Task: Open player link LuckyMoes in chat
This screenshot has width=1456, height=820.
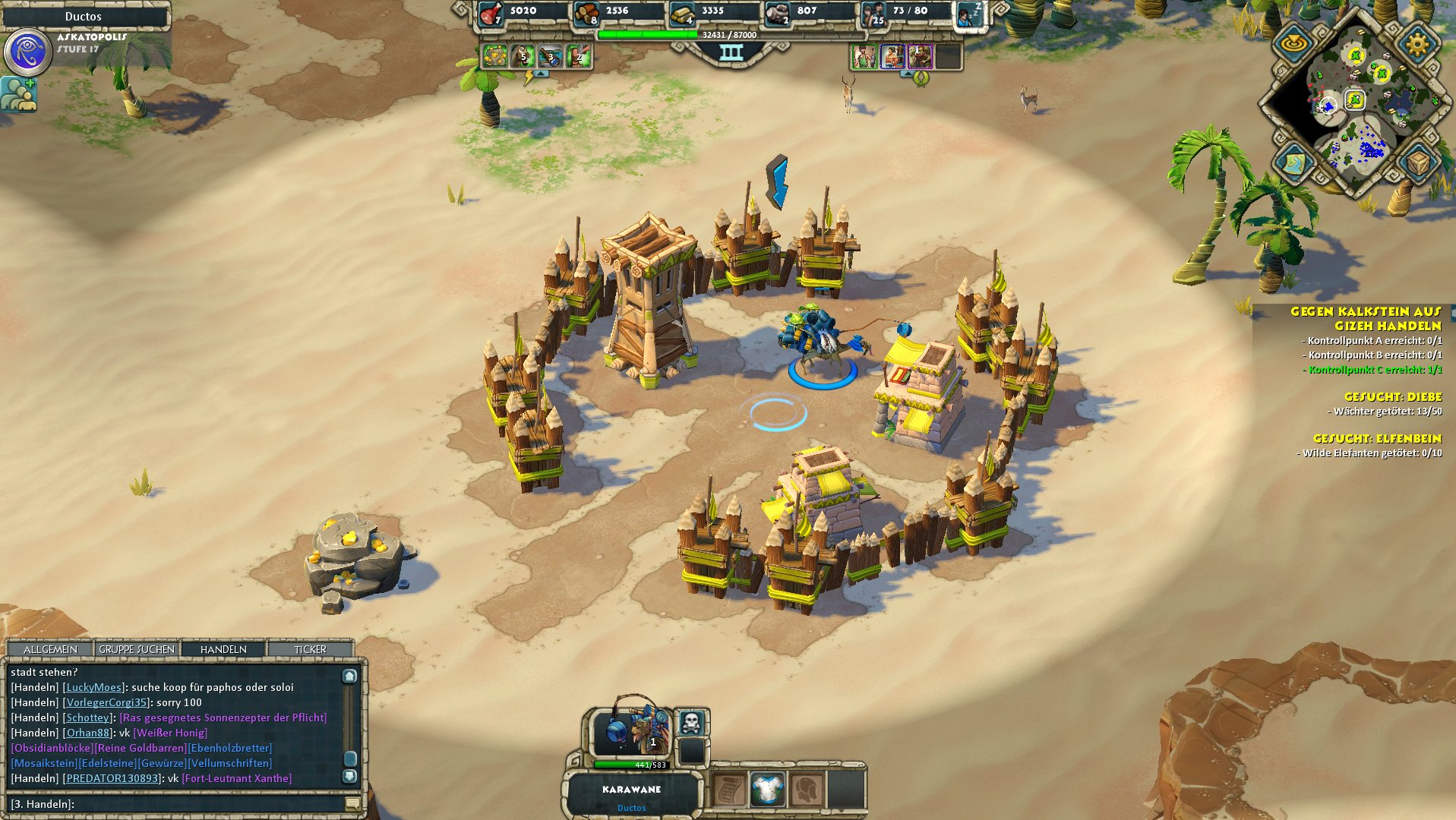Action: click(94, 687)
